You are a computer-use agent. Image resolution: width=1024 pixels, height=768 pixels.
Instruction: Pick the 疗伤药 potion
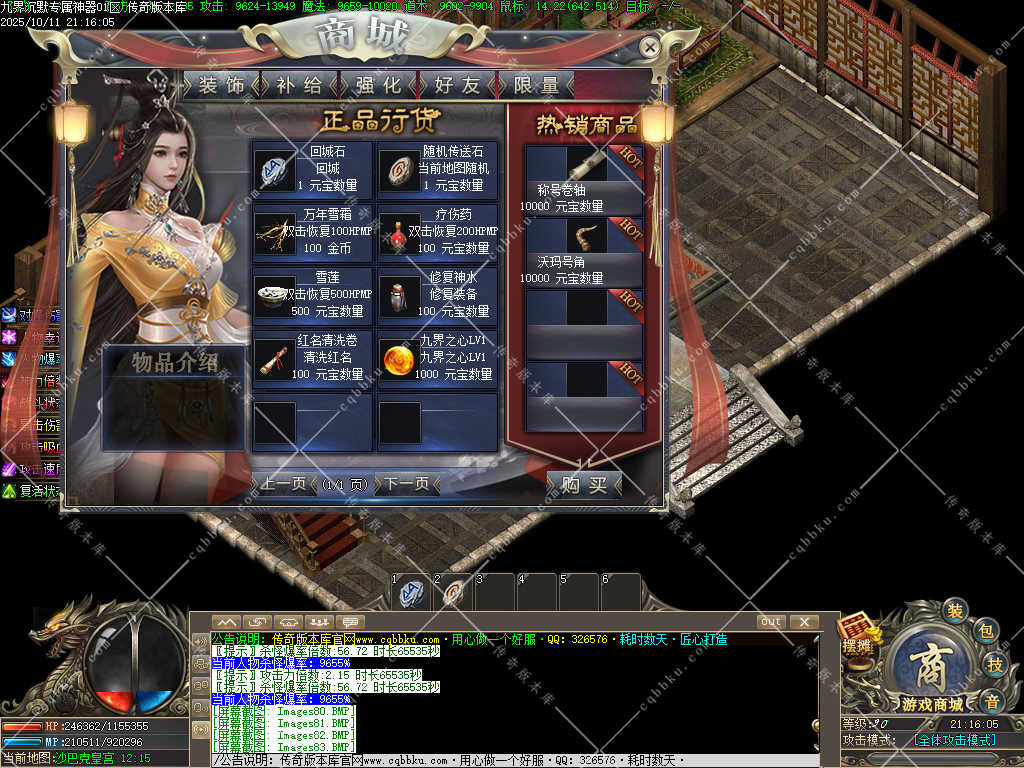pos(437,231)
